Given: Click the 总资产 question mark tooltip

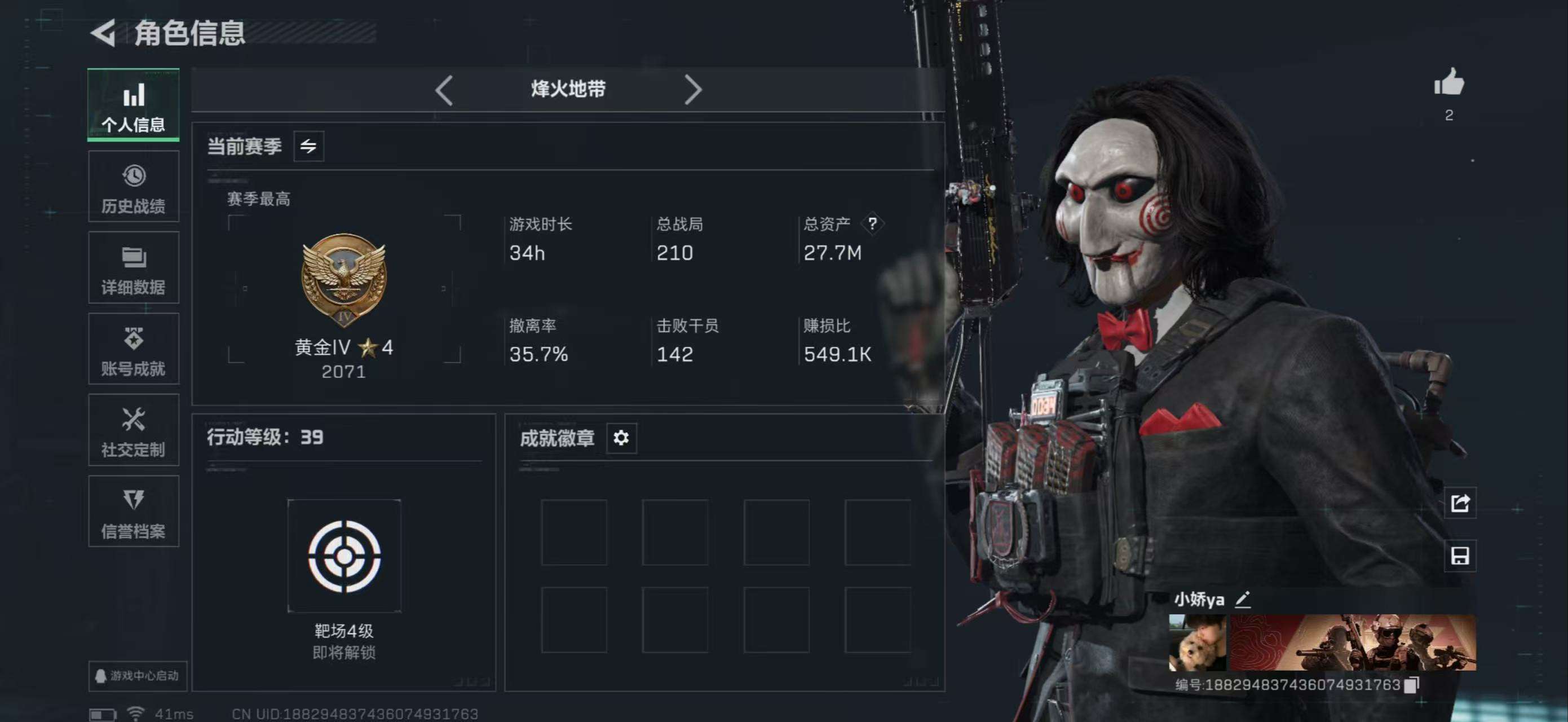Looking at the screenshot, I should [x=873, y=223].
